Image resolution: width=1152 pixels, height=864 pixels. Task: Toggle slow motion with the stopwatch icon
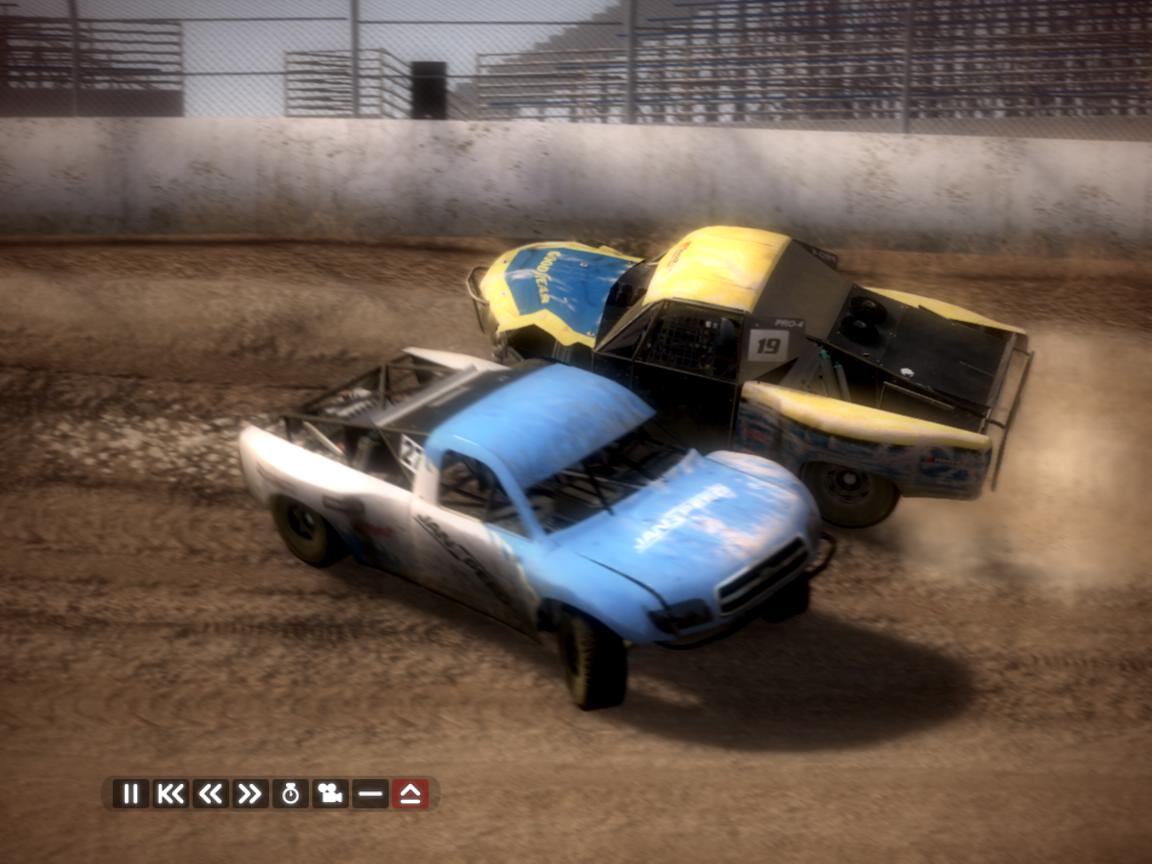290,794
